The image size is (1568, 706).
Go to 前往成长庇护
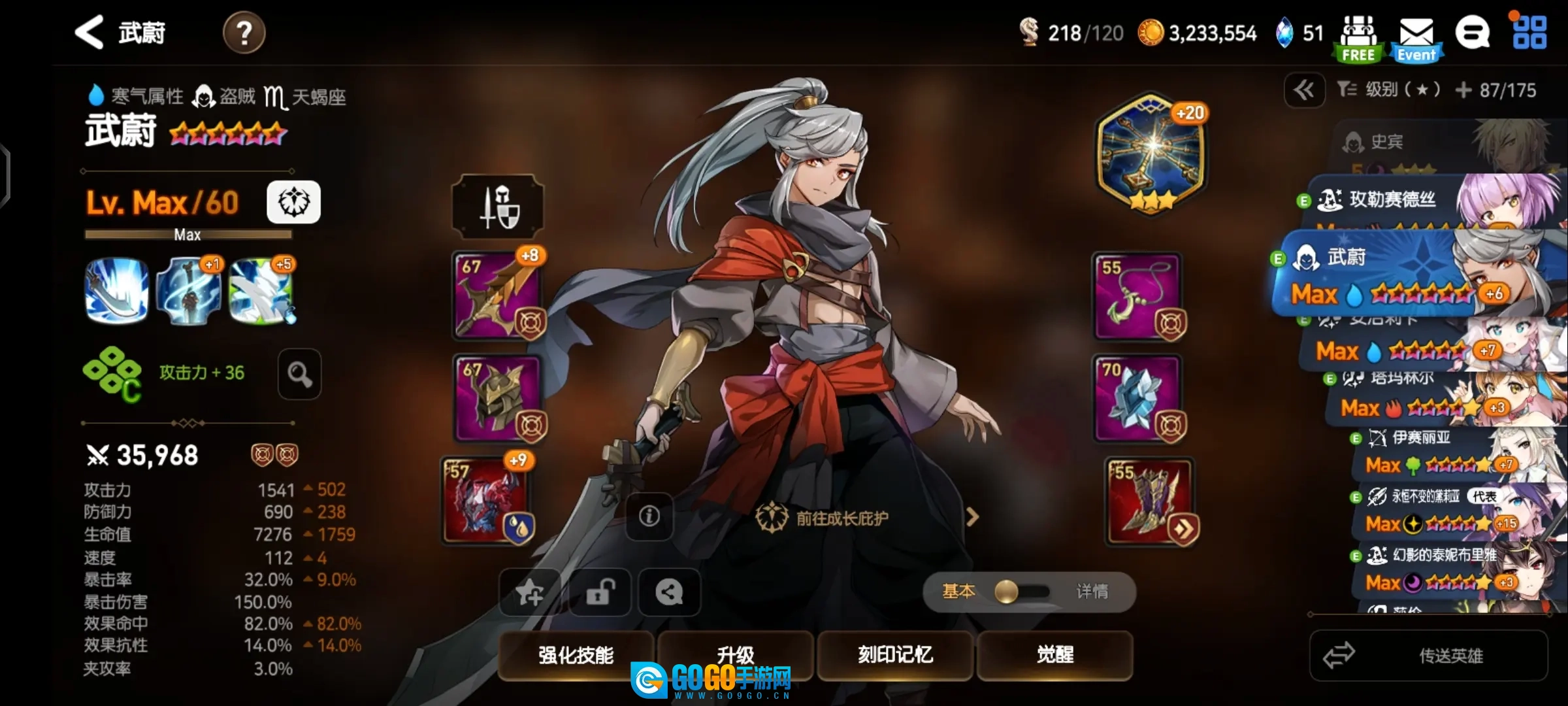coord(841,518)
